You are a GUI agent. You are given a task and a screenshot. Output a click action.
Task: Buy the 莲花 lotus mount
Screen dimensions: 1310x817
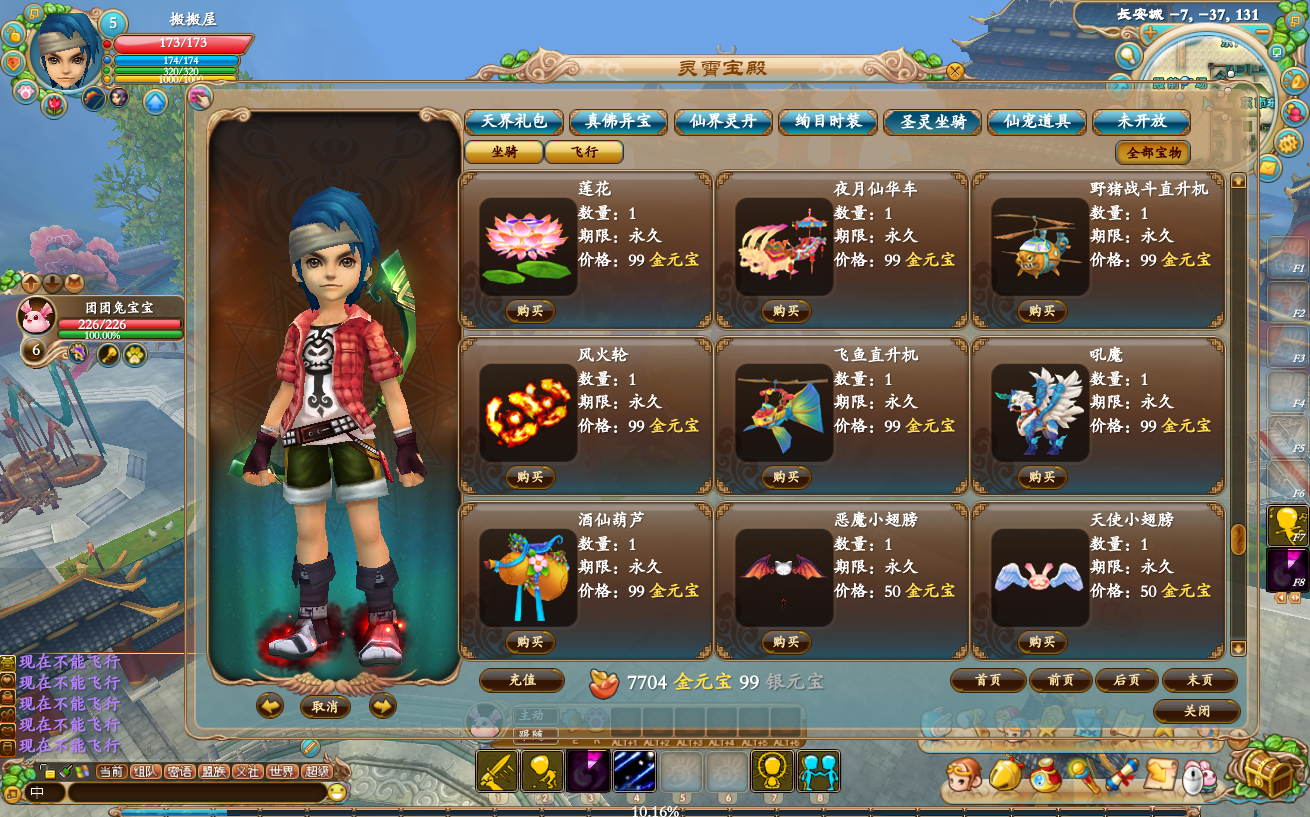[530, 311]
